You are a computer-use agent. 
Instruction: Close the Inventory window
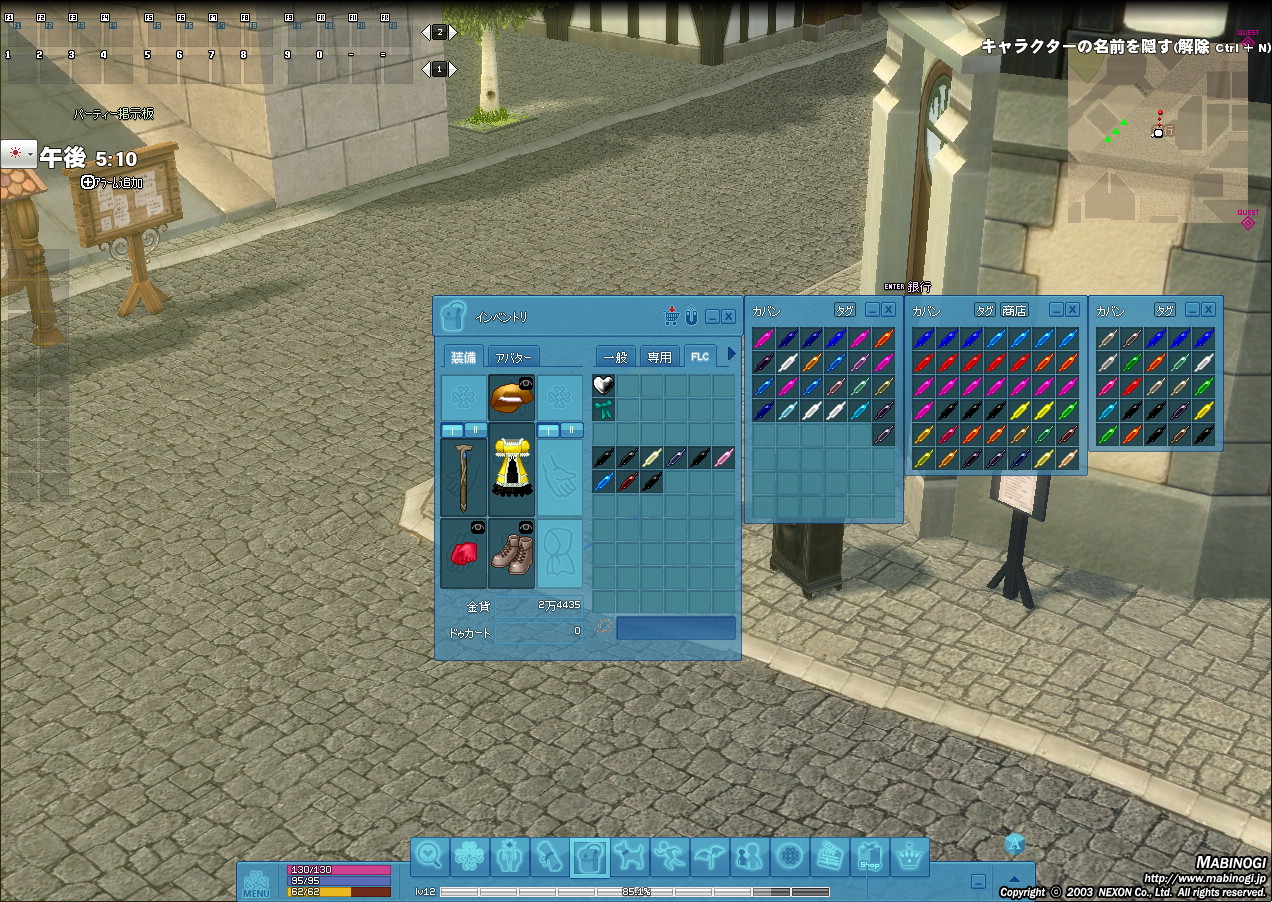coord(728,316)
